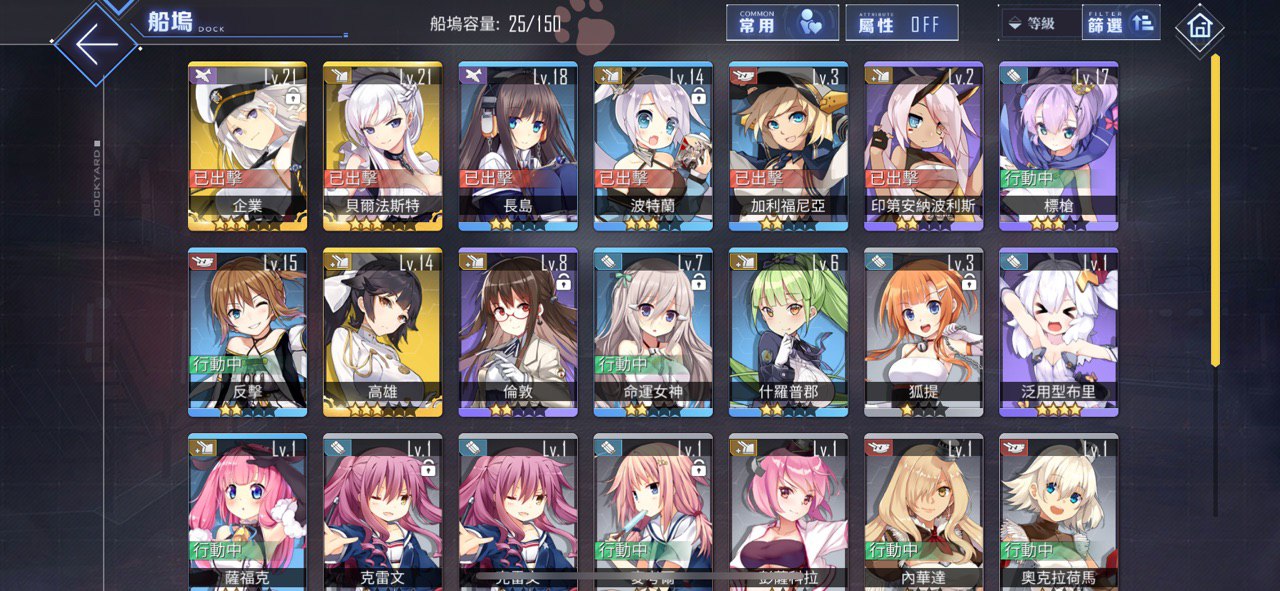The width and height of the screenshot is (1280, 591).
Task: Switch the 屬性 attribute display on
Action: tap(901, 23)
